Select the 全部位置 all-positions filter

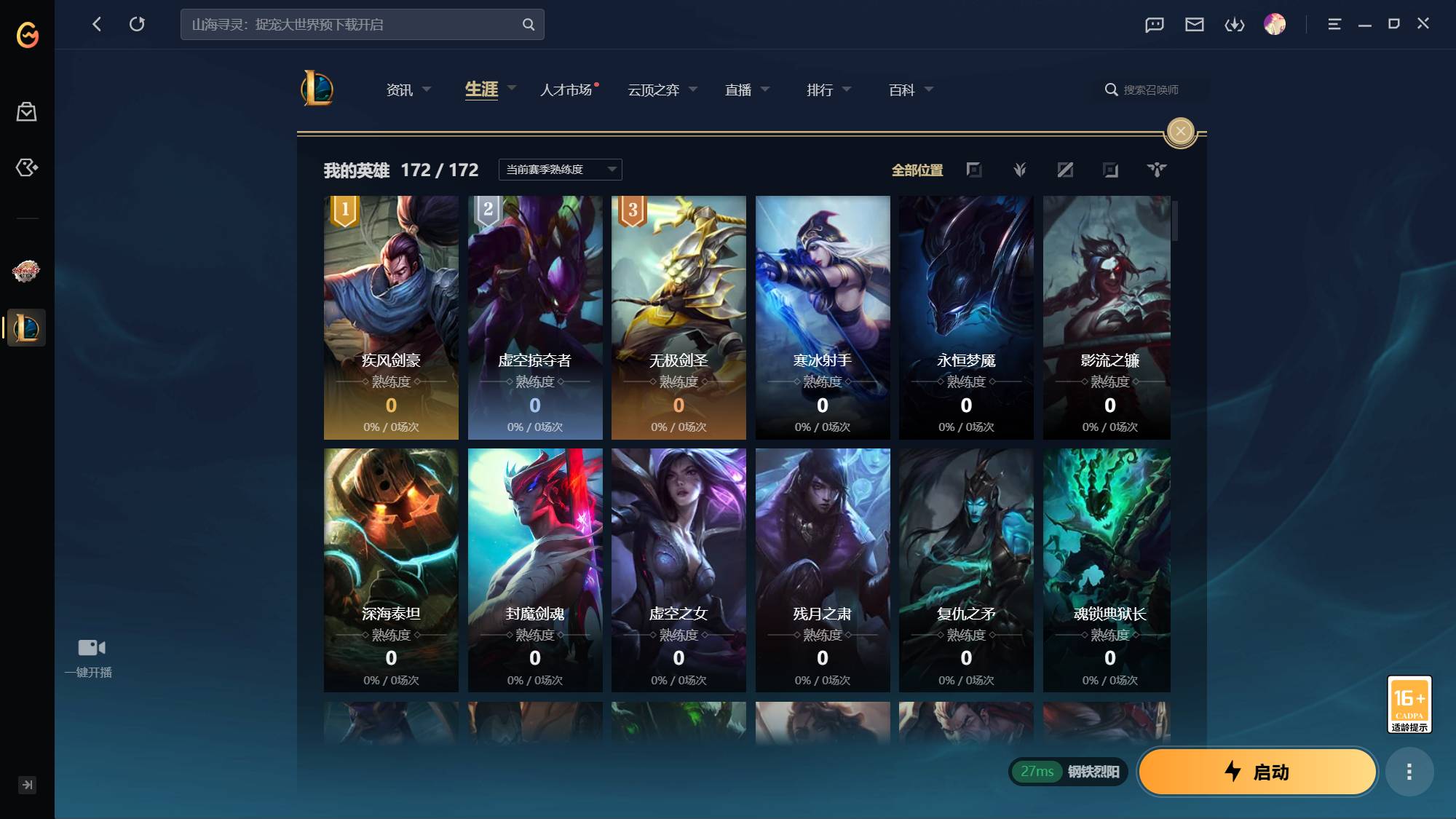click(x=917, y=170)
